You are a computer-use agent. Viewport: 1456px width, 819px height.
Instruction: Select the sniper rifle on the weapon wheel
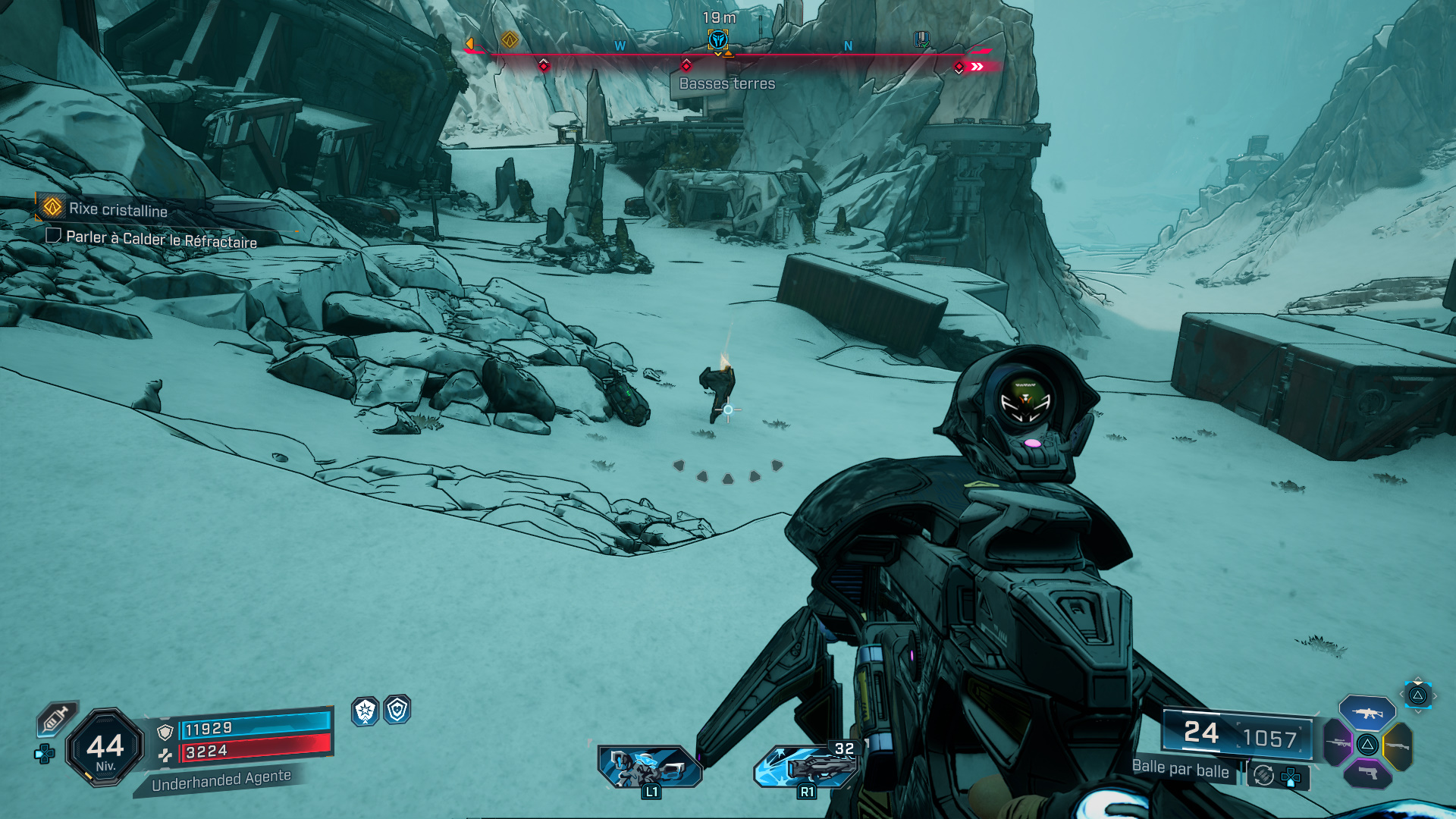click(x=1339, y=743)
